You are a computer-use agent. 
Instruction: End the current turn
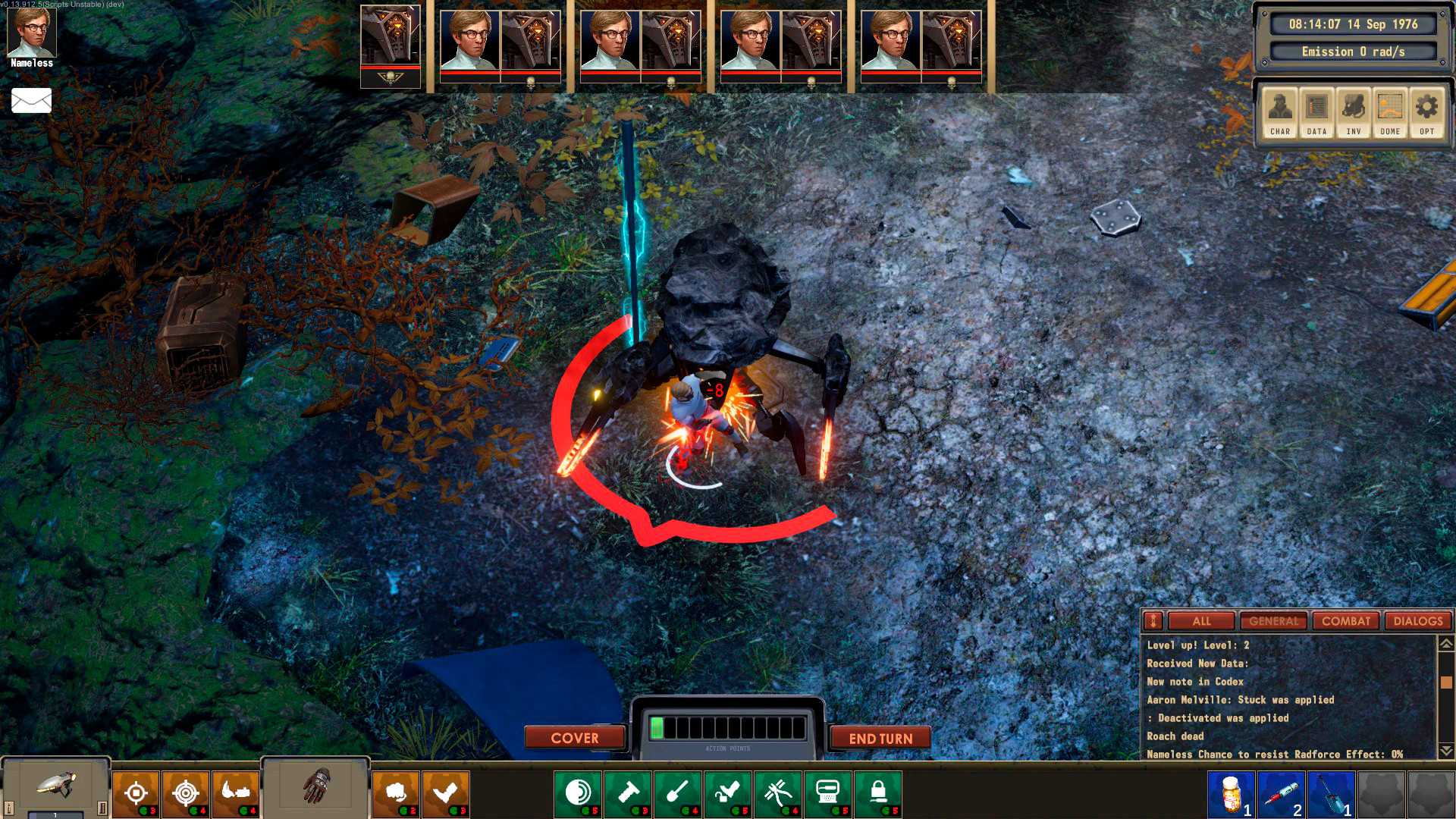880,738
